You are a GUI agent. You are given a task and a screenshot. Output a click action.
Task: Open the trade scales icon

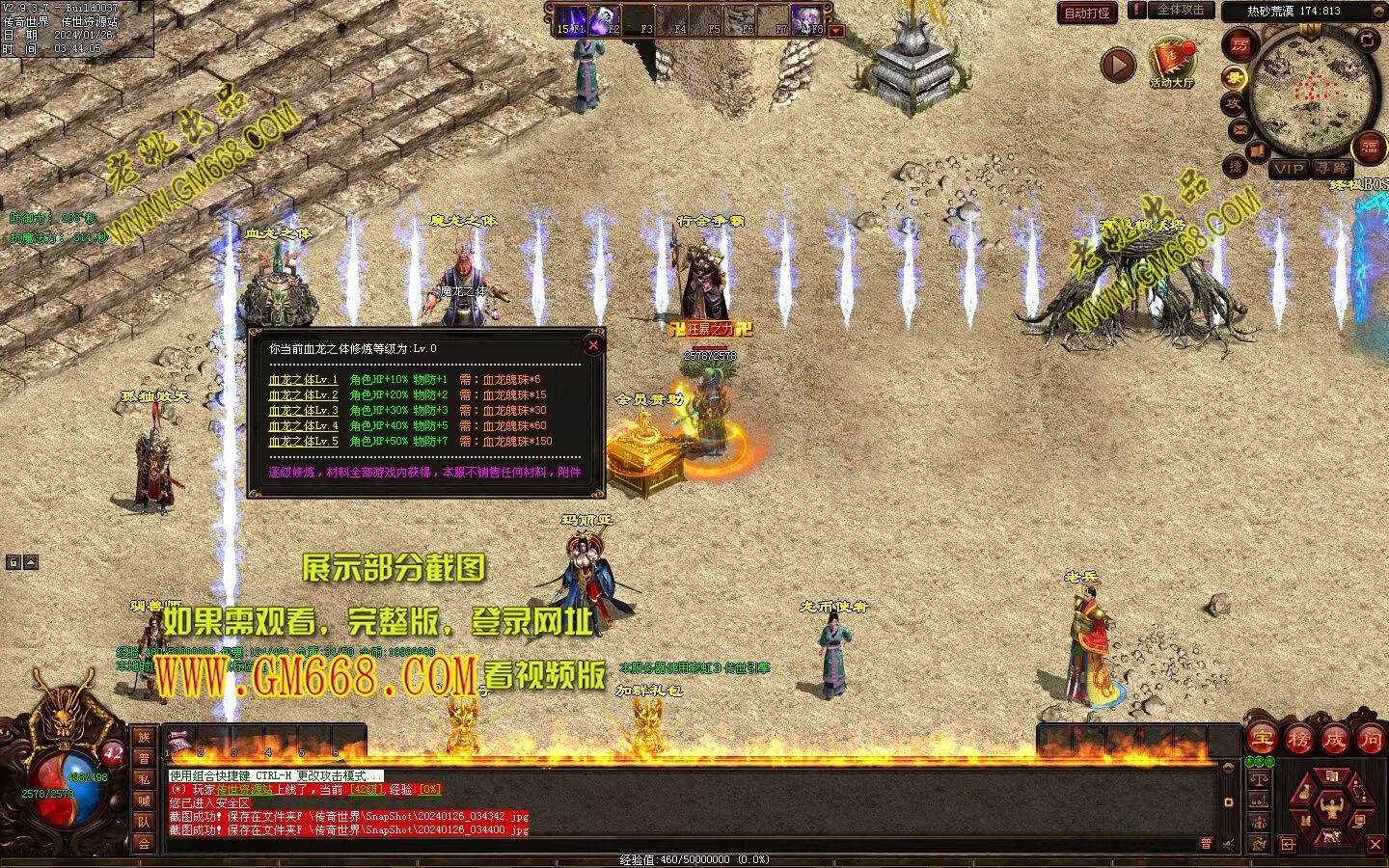click(1258, 775)
